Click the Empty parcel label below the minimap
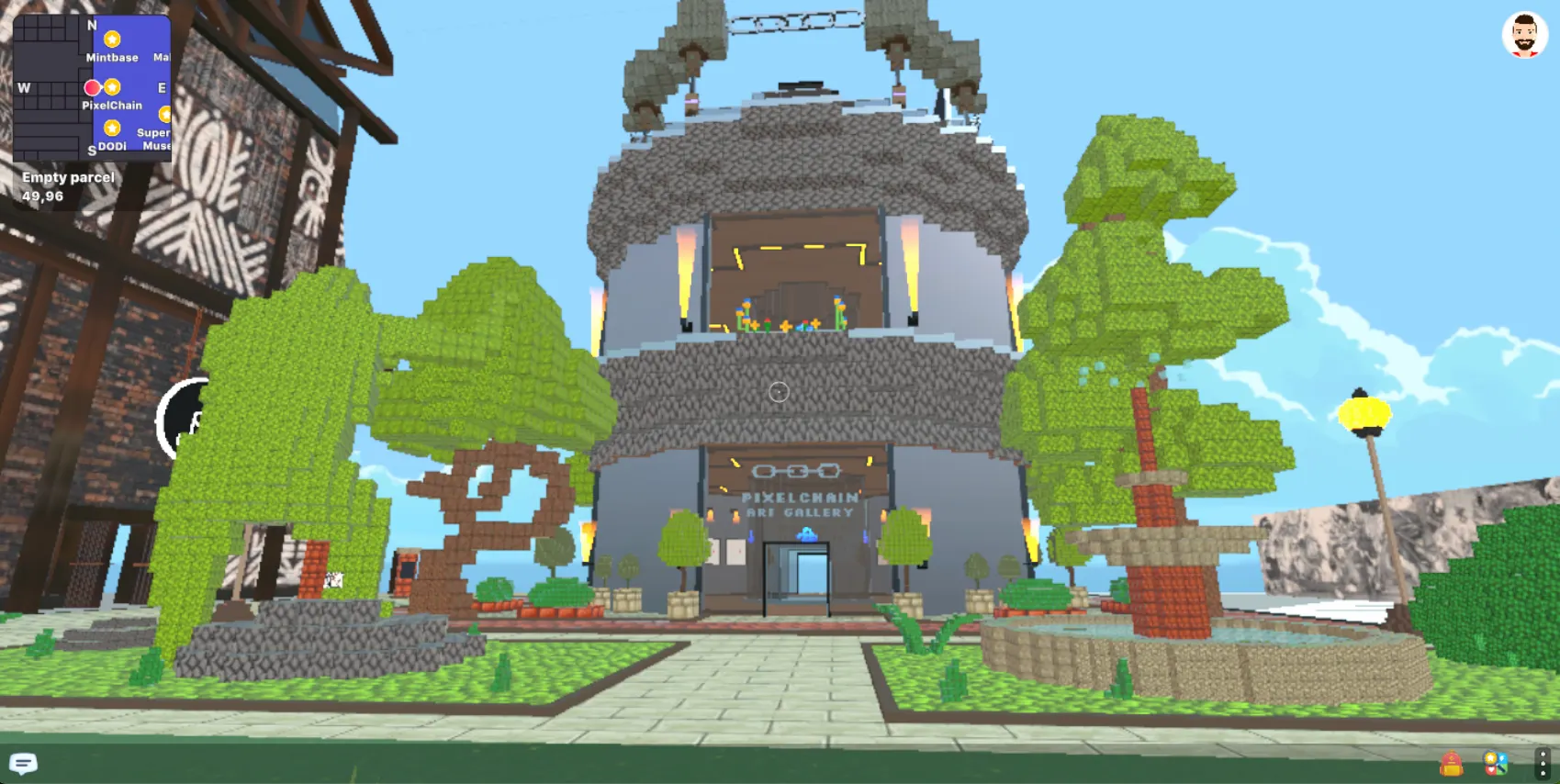The image size is (1560, 784). click(x=68, y=176)
